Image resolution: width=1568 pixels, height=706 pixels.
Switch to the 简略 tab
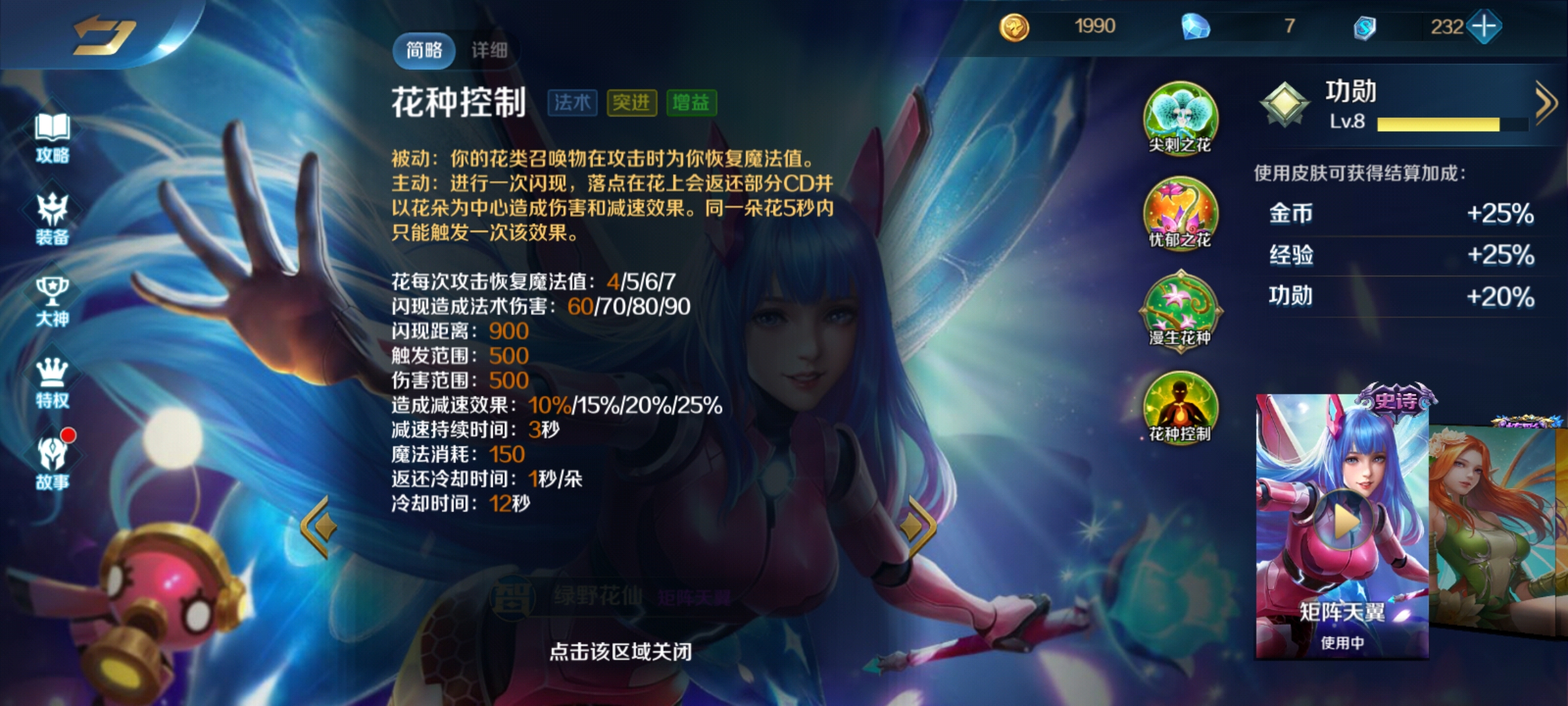pos(425,50)
